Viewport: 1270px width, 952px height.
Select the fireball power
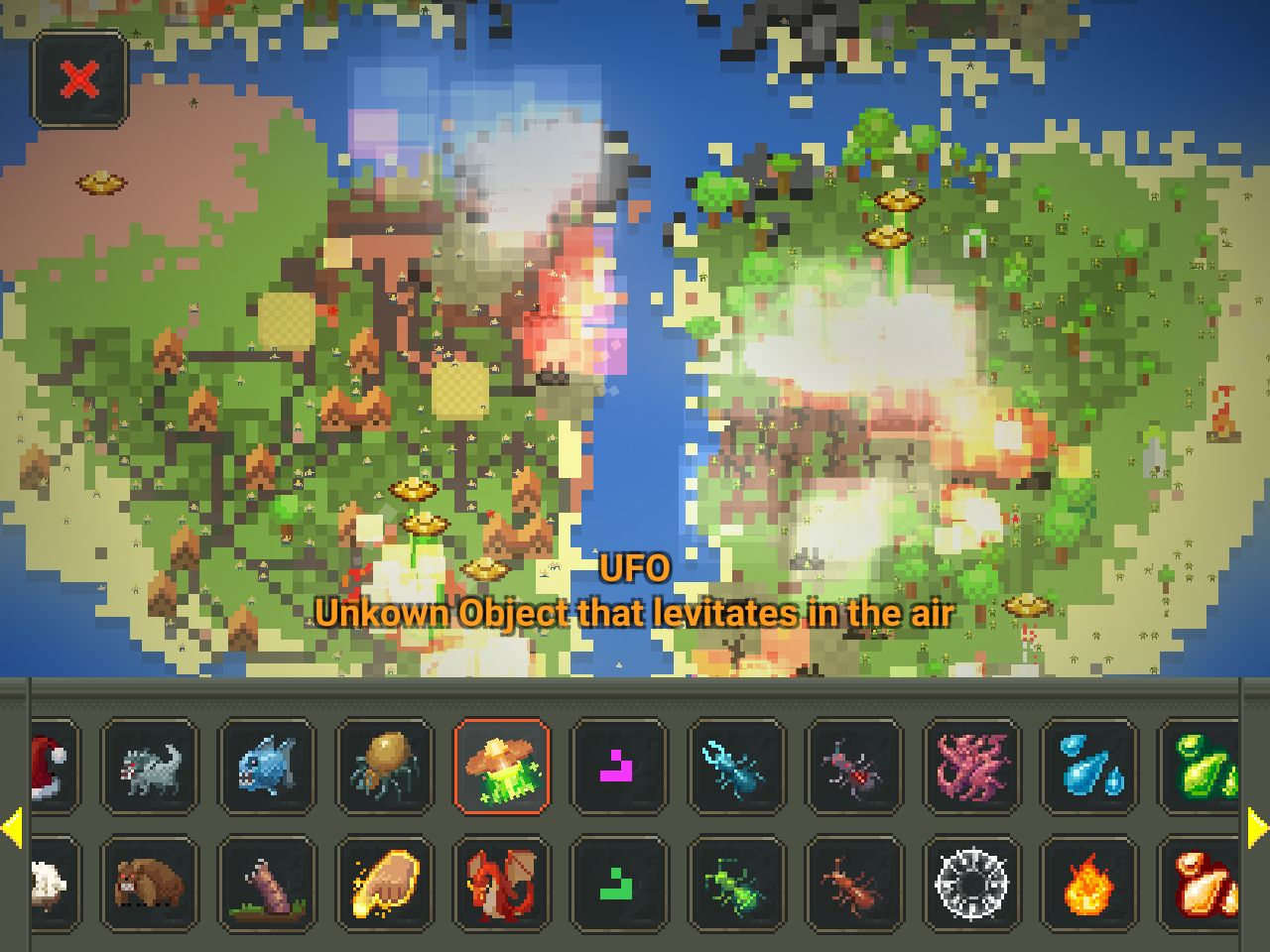click(1089, 886)
